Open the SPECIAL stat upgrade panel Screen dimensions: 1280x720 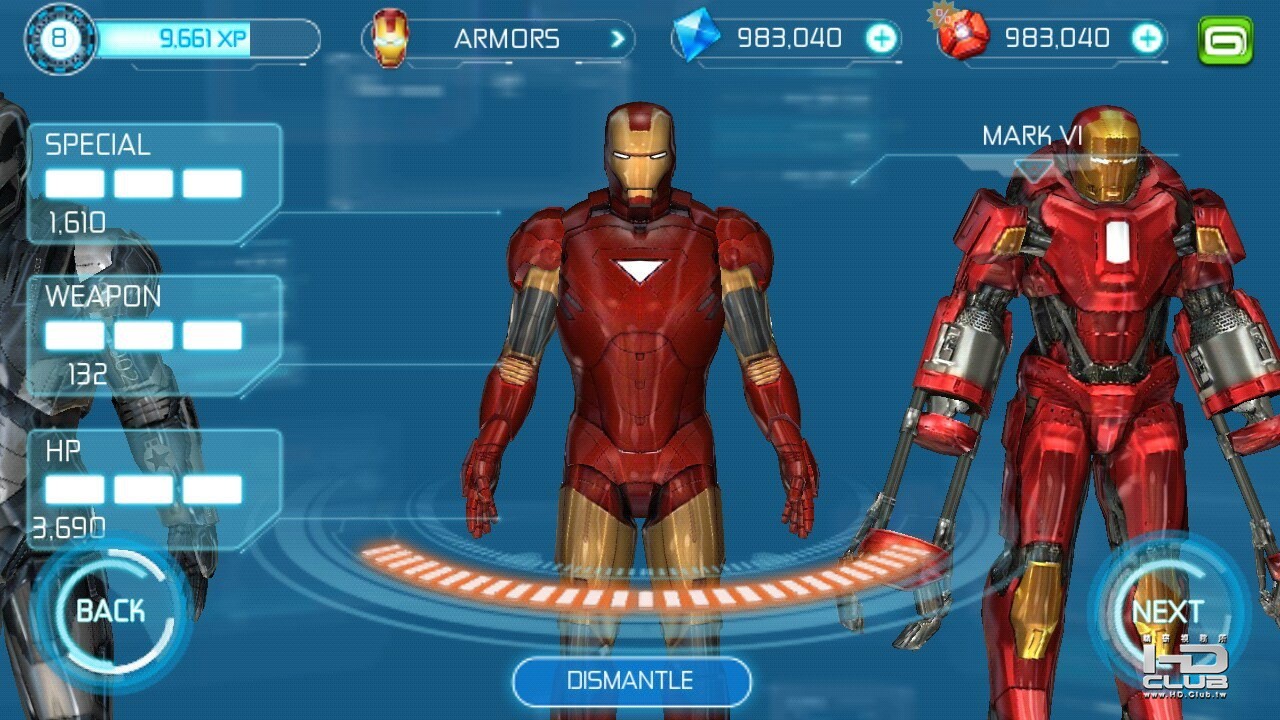(x=154, y=183)
